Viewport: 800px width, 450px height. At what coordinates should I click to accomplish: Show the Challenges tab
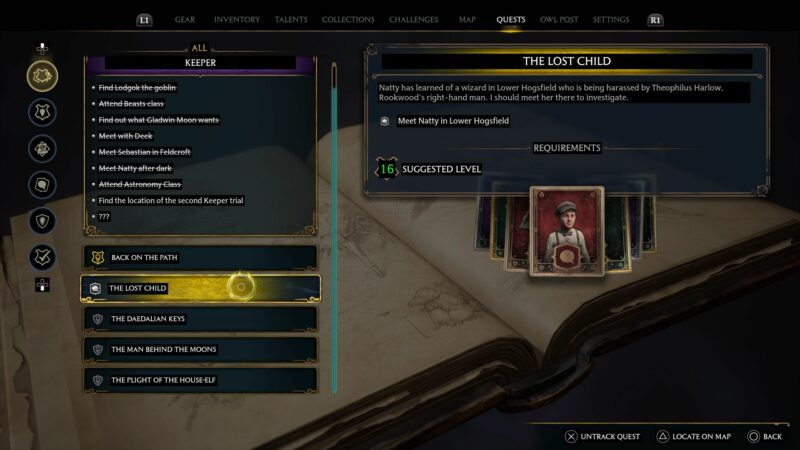415,19
